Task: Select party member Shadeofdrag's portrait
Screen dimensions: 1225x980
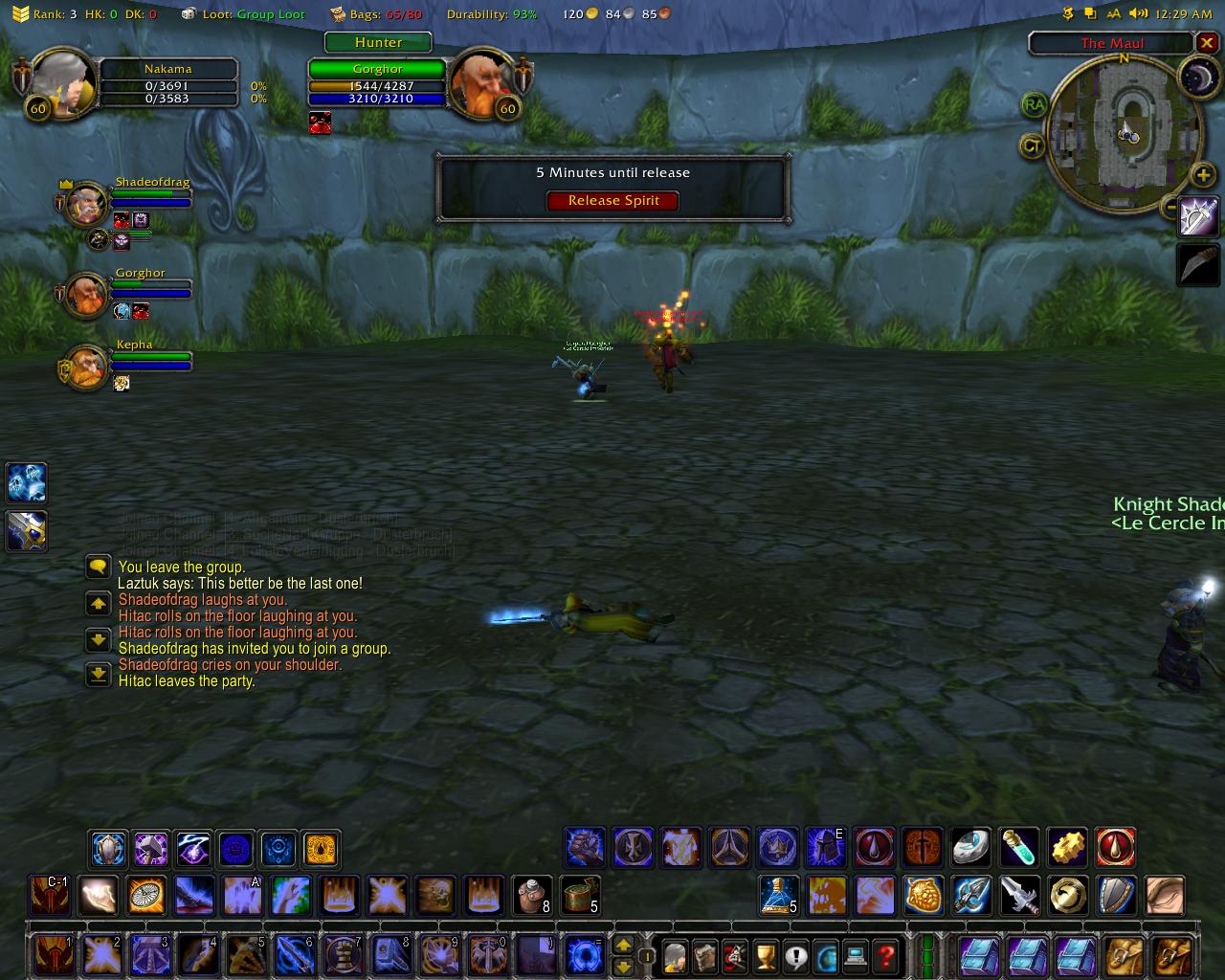Action: 87,203
